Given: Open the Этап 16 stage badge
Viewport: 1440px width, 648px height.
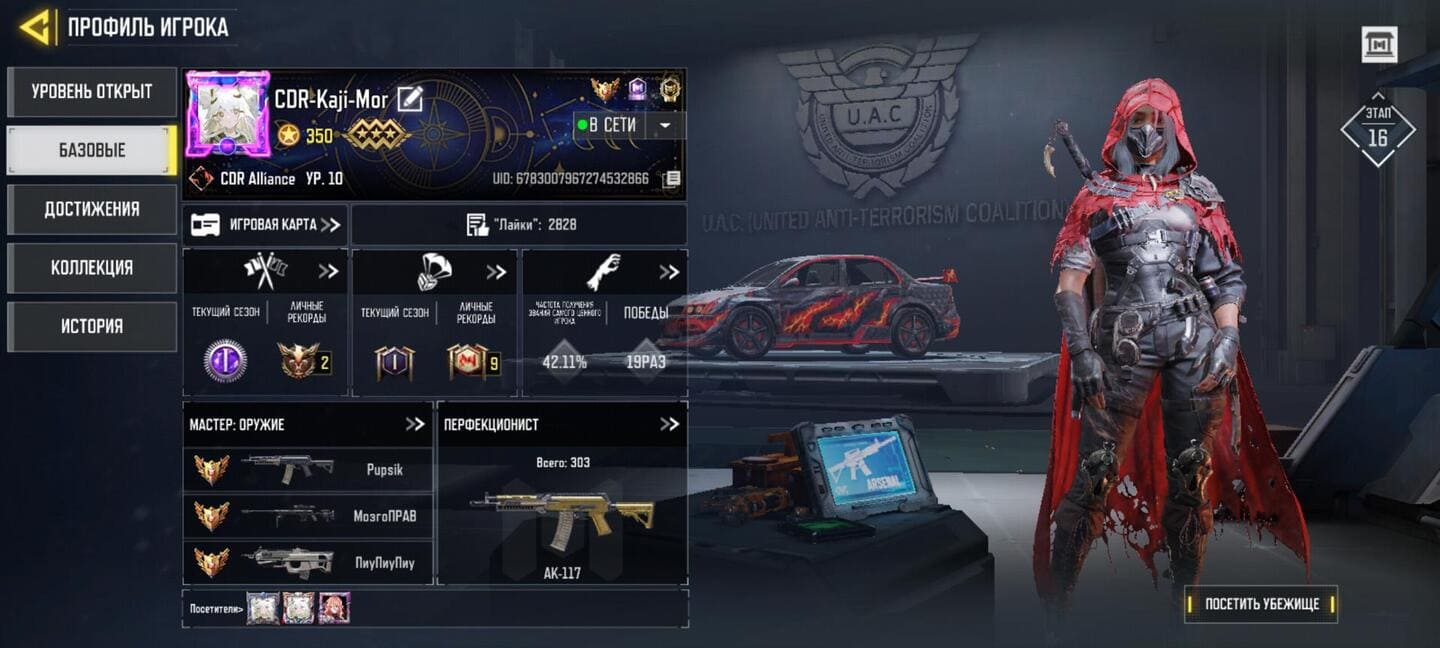Looking at the screenshot, I should pos(1377,130).
